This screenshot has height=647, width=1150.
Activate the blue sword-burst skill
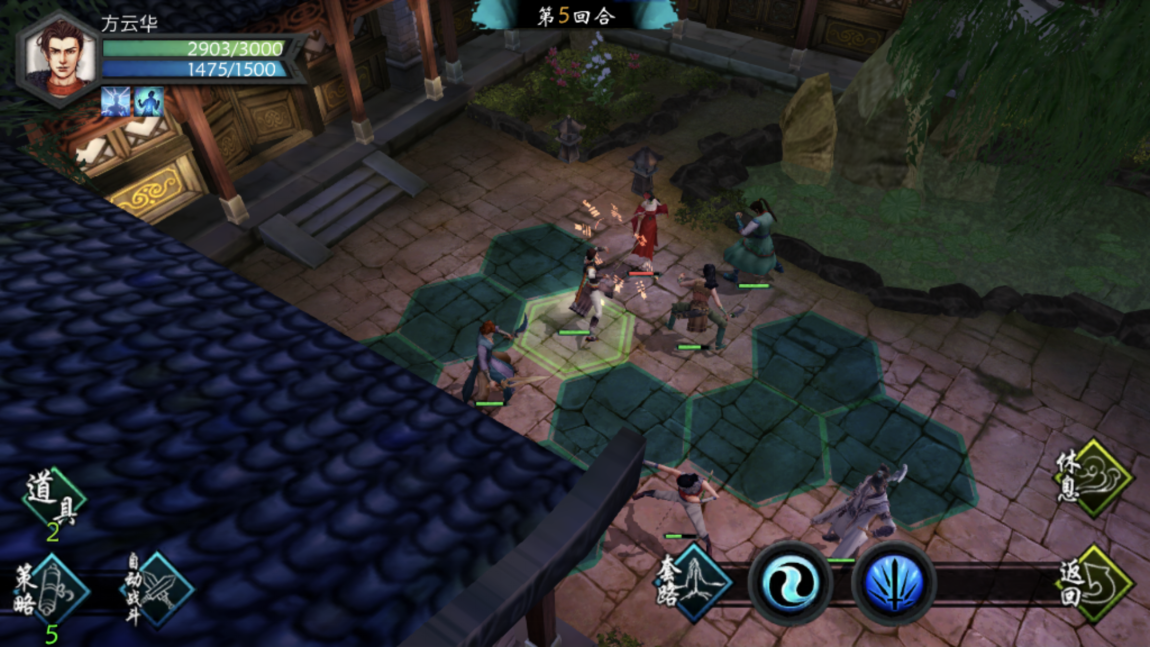[893, 583]
